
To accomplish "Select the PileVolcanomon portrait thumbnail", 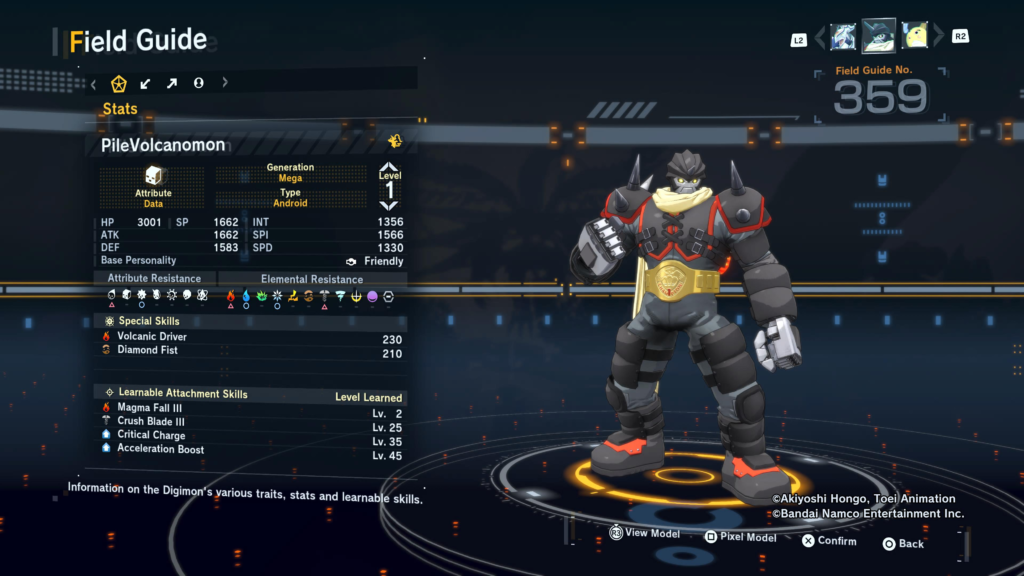I will (x=879, y=36).
